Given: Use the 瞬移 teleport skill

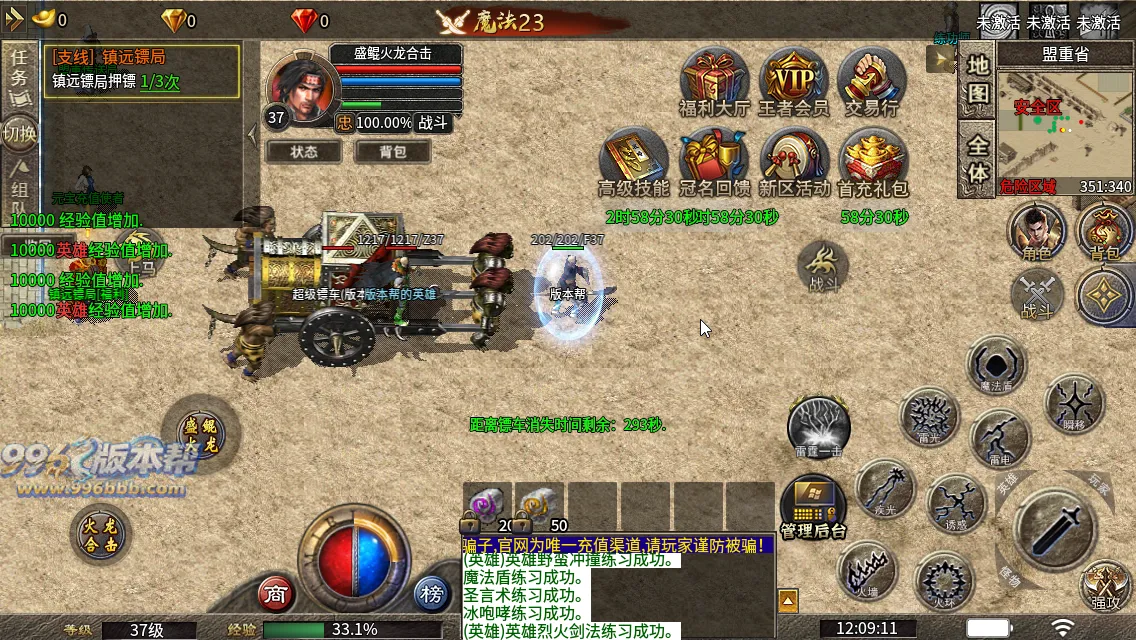Looking at the screenshot, I should click(1073, 402).
